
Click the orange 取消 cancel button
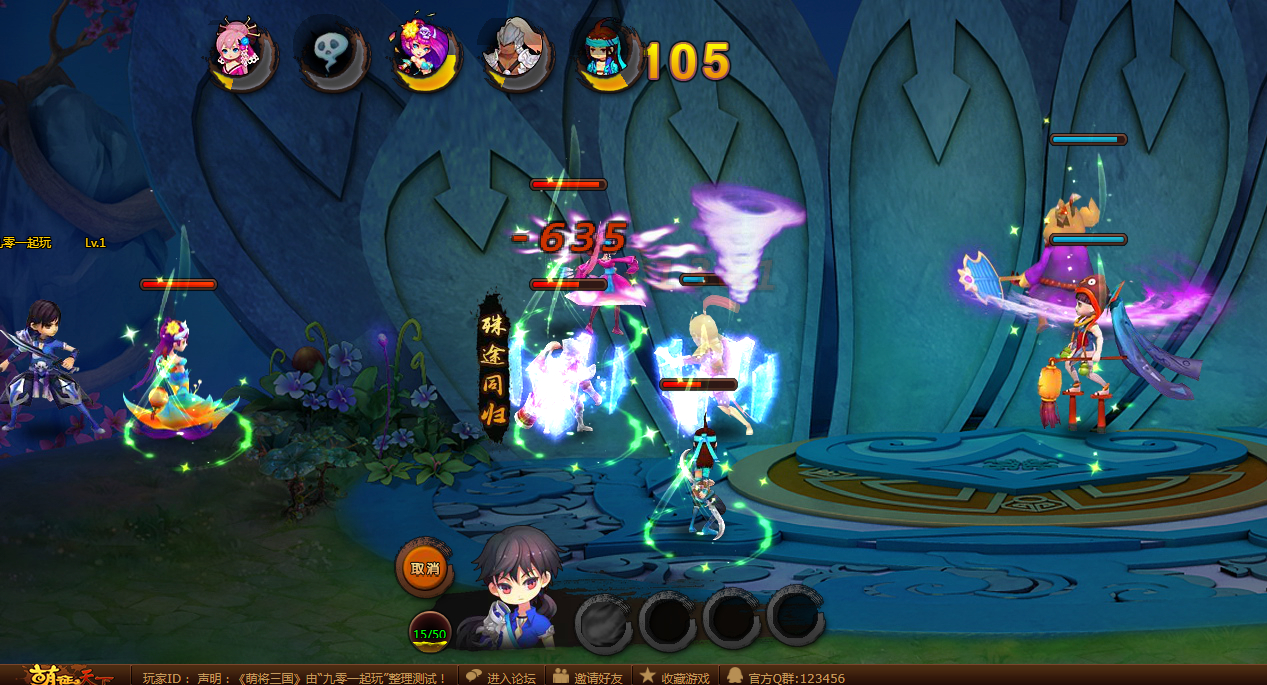click(x=425, y=568)
